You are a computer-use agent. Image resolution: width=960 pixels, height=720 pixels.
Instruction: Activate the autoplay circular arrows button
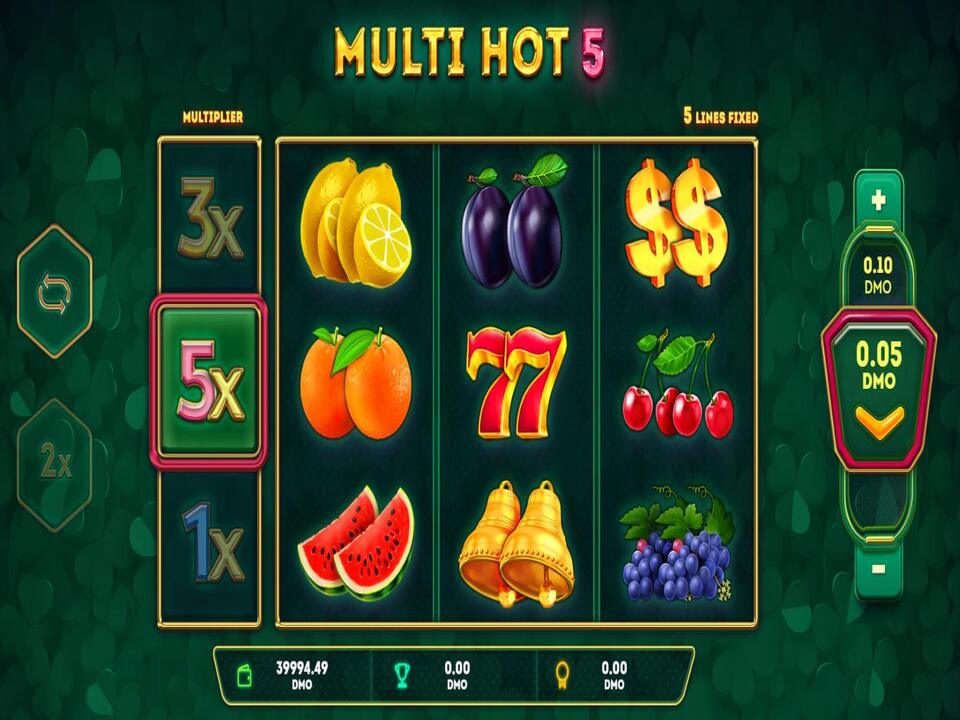click(54, 292)
